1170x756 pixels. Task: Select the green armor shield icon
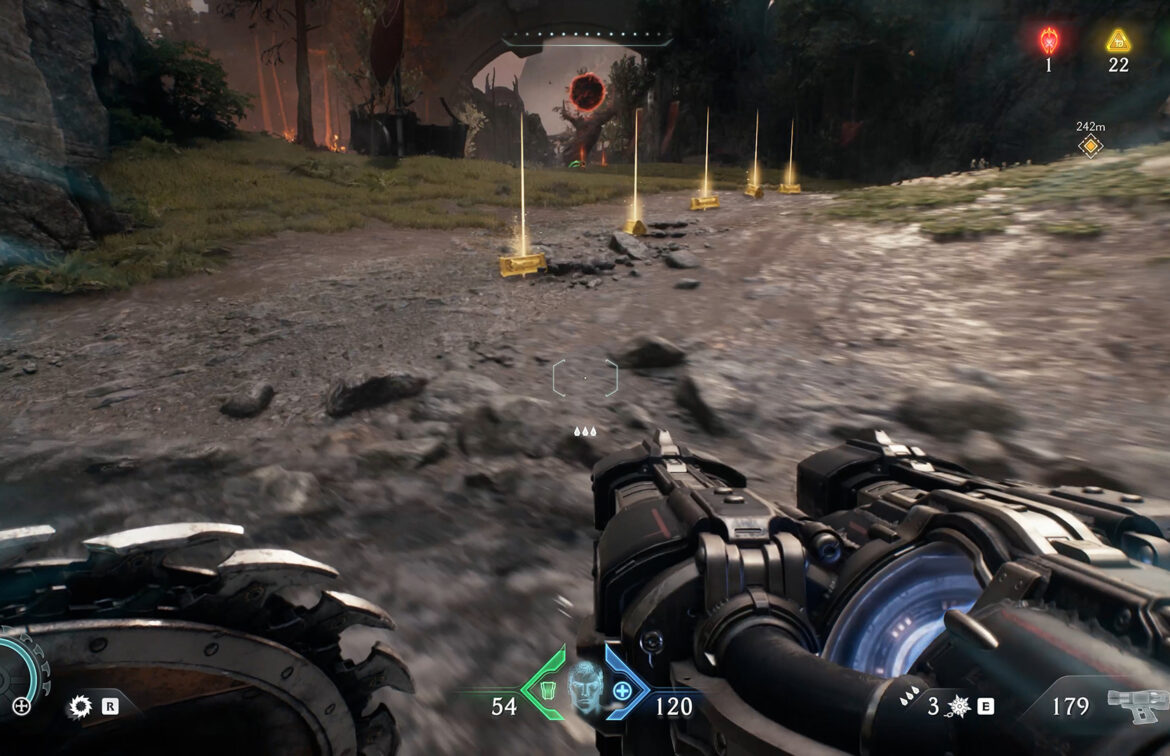[x=548, y=689]
